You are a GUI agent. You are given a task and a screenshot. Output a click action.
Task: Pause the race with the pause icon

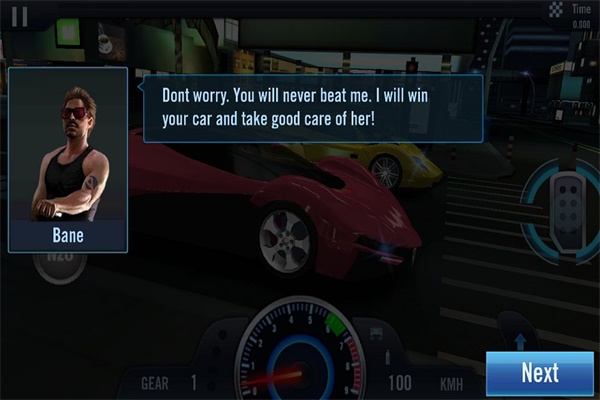(x=19, y=15)
